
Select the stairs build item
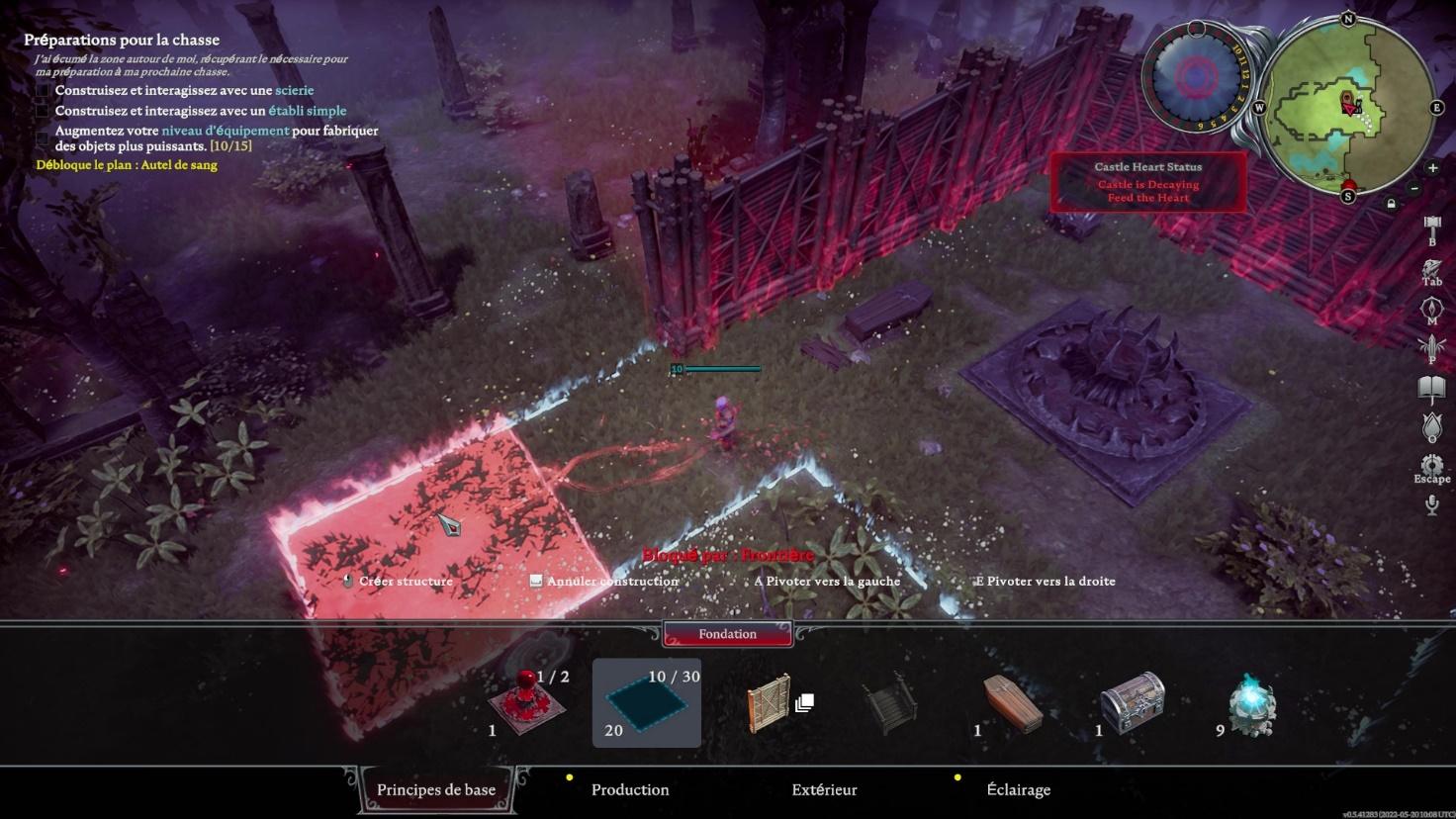click(x=889, y=704)
